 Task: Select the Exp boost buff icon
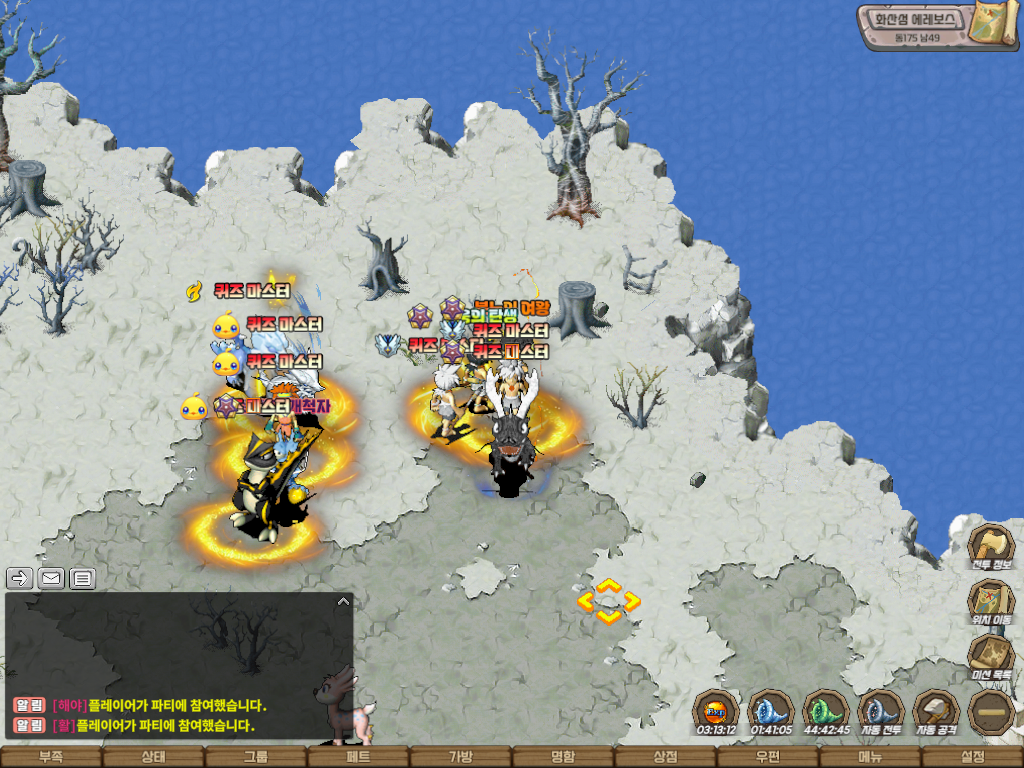coord(716,711)
